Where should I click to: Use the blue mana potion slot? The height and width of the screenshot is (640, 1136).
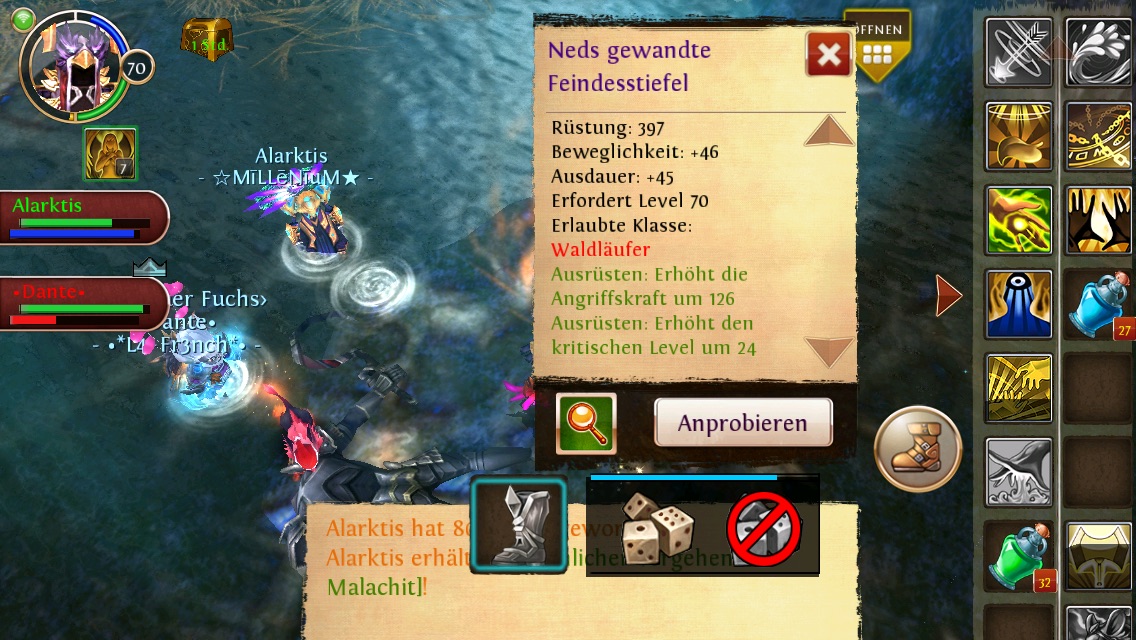(1097, 305)
